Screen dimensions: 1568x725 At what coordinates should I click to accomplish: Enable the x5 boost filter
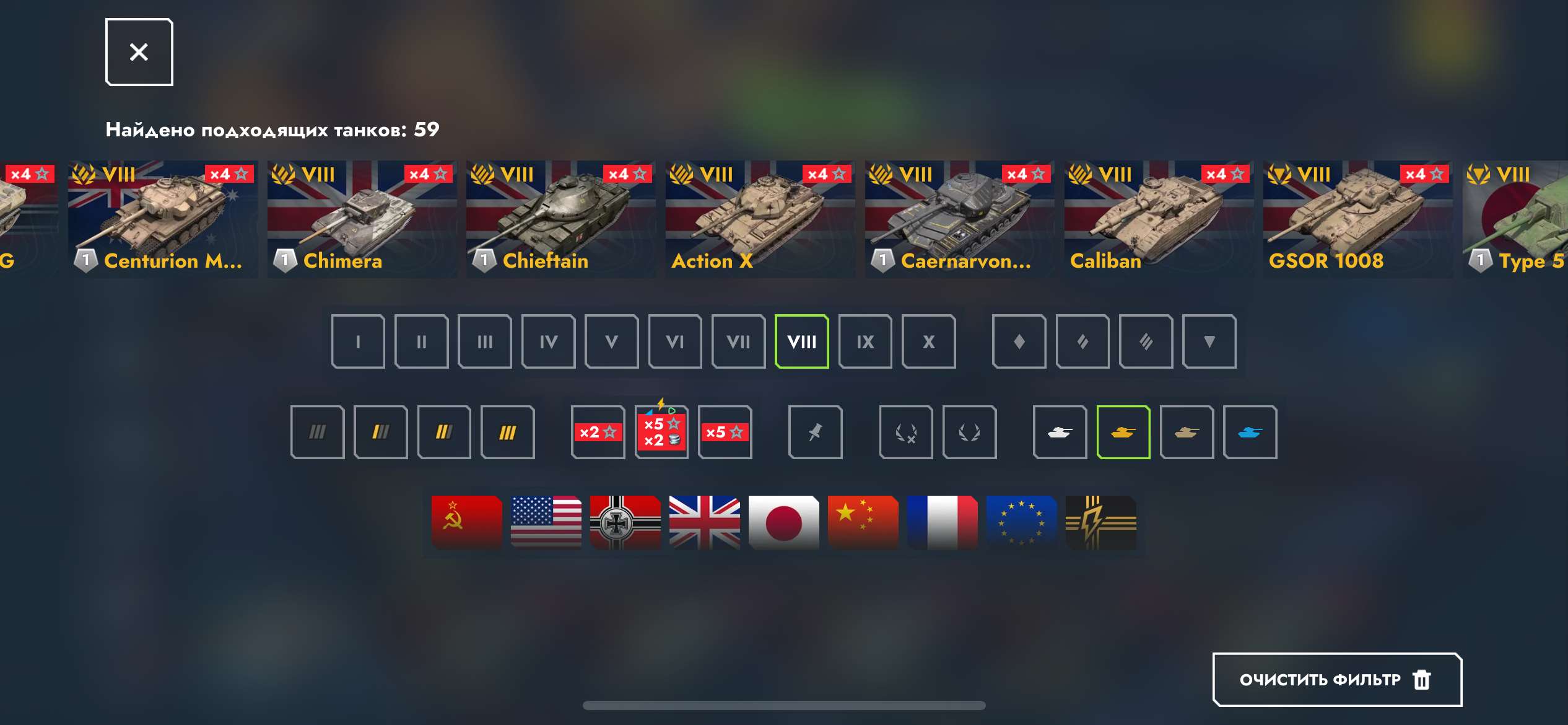click(x=725, y=432)
